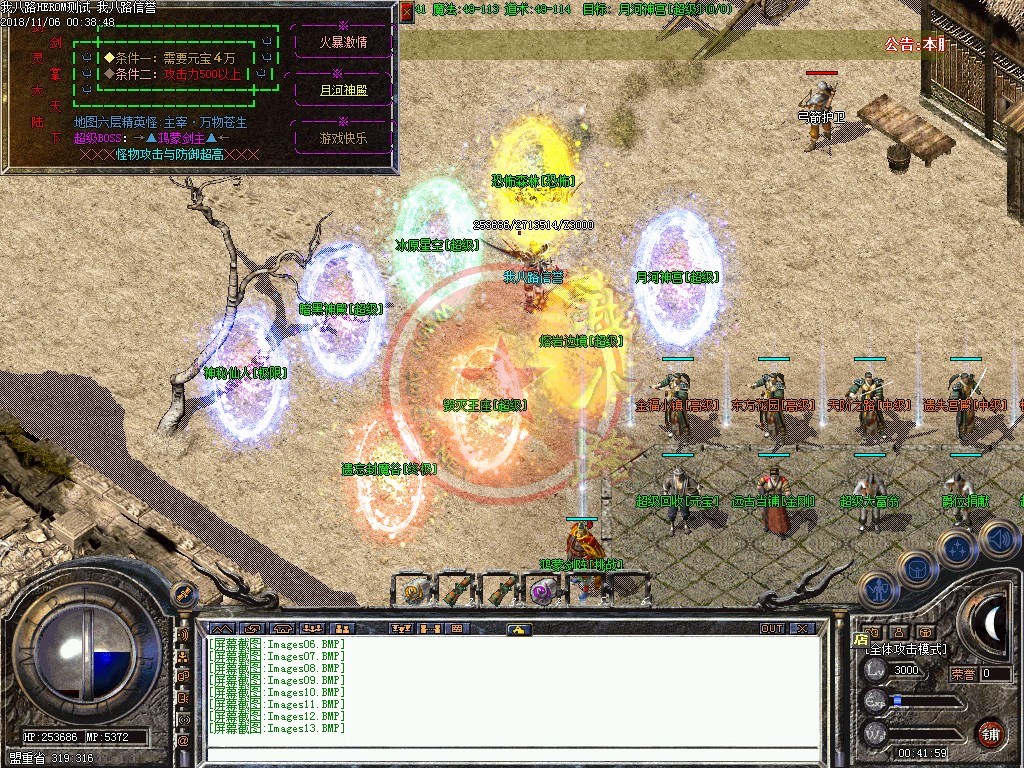The image size is (1024, 768).
Task: Click the OUT button on chat bar
Action: (x=771, y=629)
